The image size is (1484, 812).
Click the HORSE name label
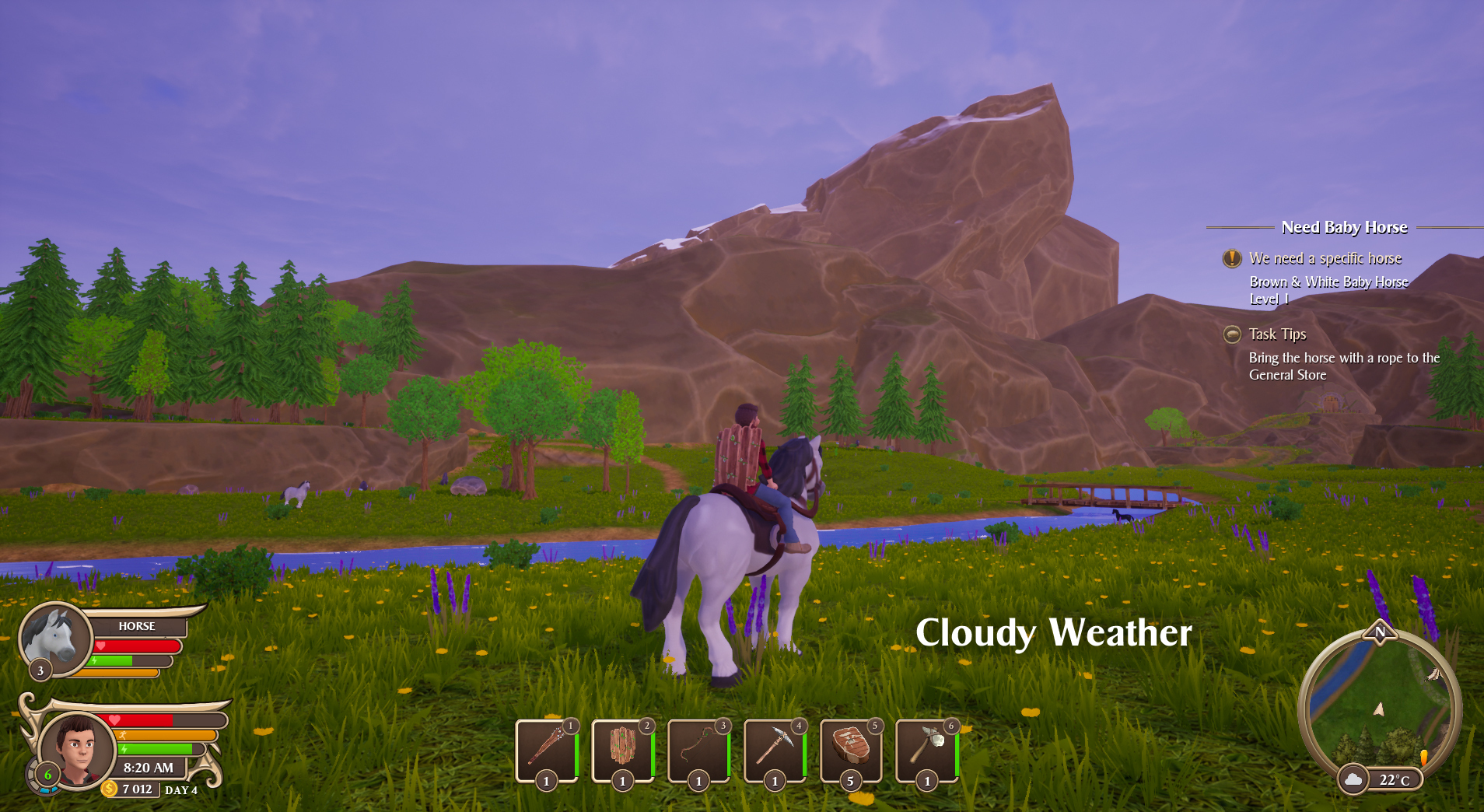point(137,626)
